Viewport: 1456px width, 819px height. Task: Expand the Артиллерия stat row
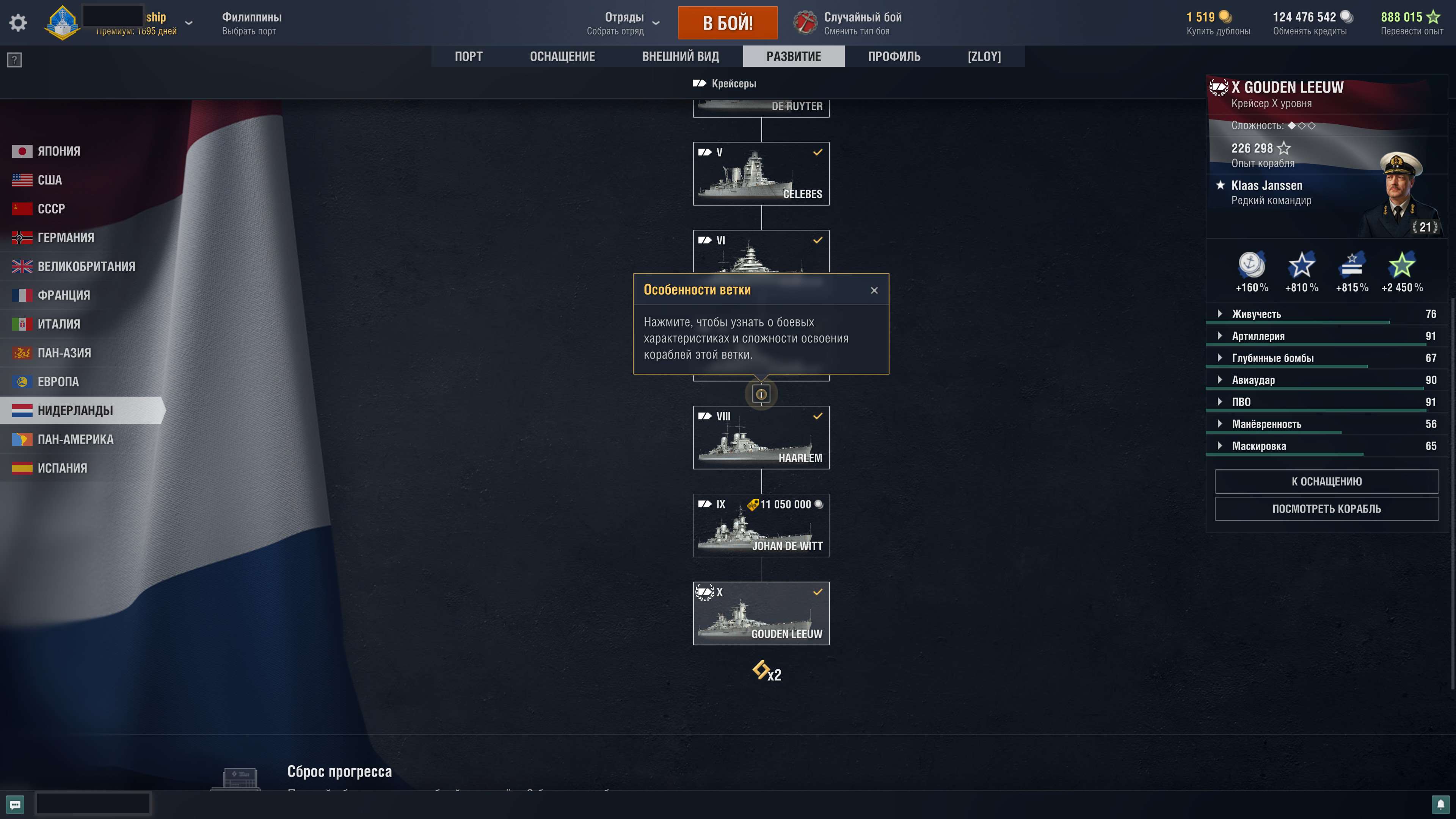(x=1220, y=335)
